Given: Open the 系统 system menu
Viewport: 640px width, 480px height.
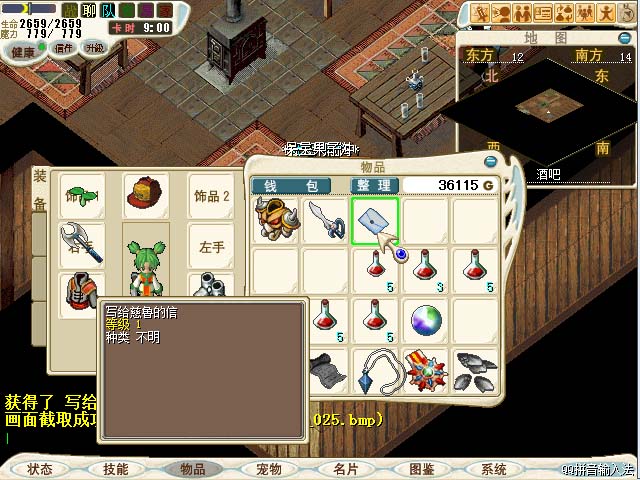Looking at the screenshot, I should pos(494,469).
